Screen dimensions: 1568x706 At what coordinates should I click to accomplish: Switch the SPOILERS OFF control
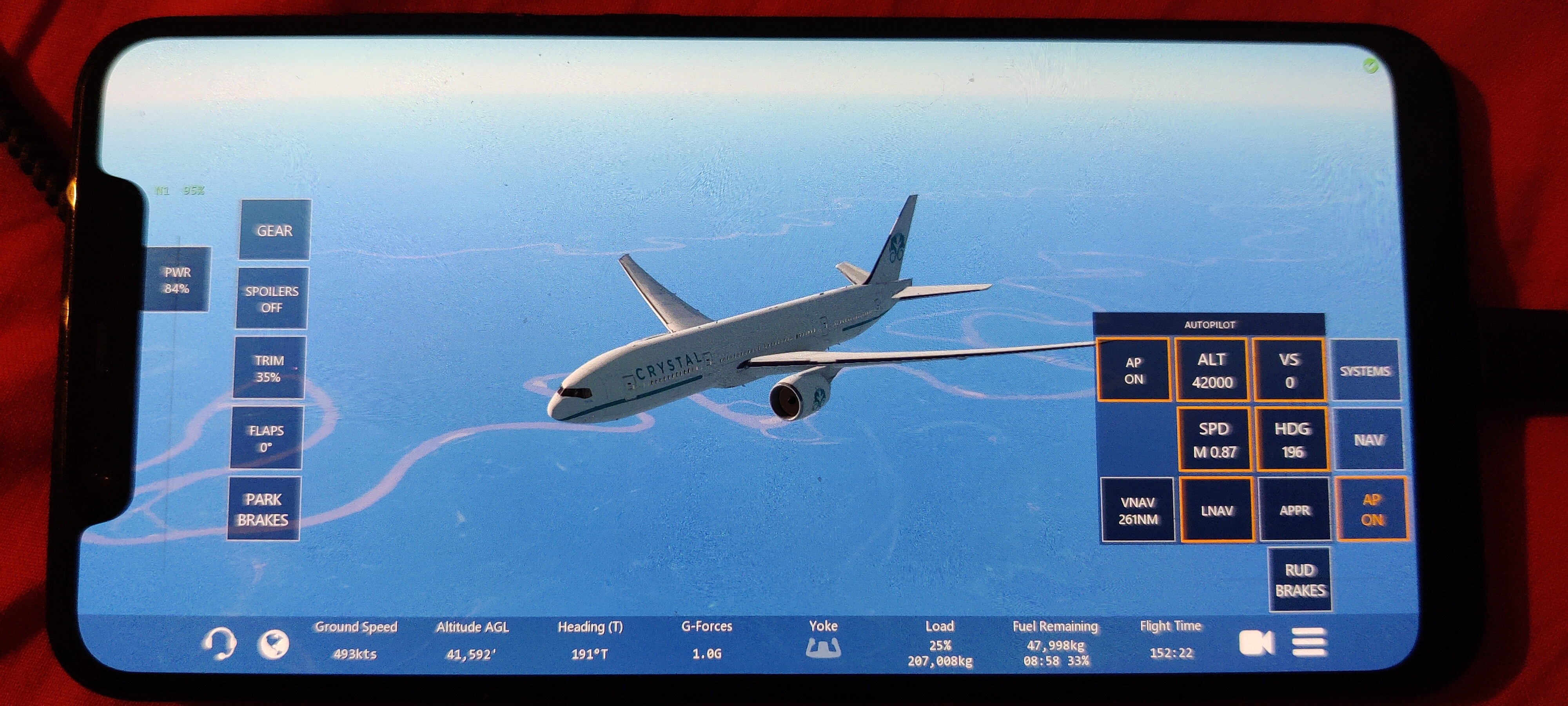click(272, 299)
